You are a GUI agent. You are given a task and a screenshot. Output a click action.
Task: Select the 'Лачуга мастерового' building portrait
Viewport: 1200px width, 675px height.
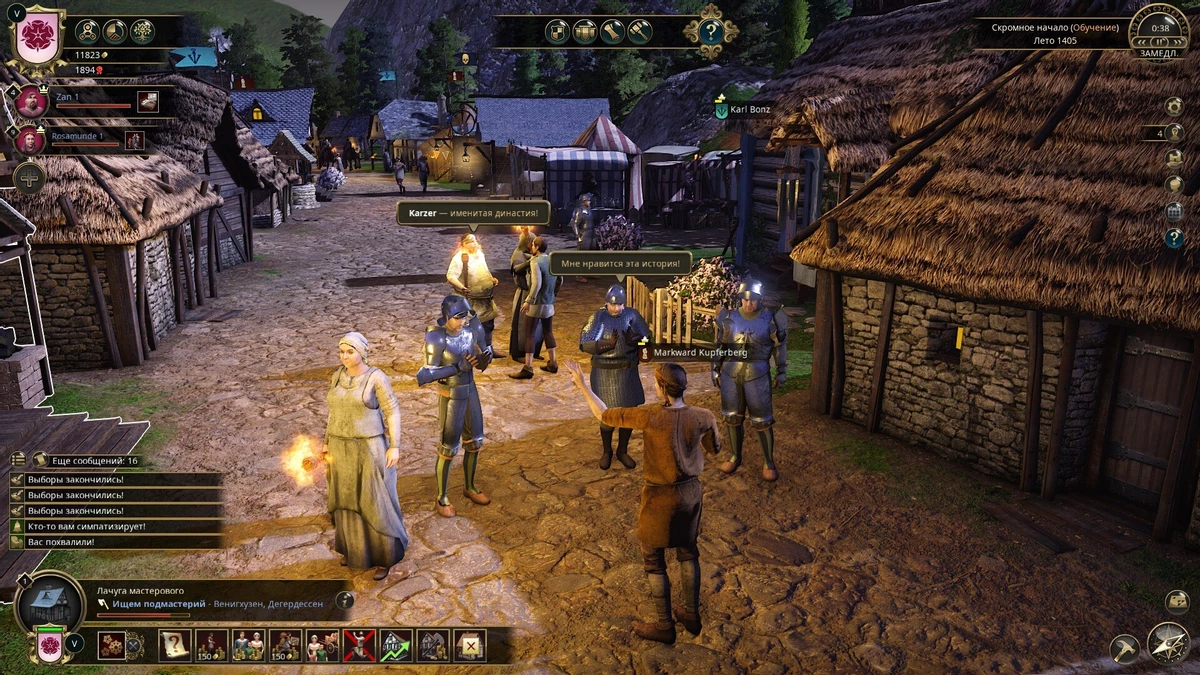point(49,602)
